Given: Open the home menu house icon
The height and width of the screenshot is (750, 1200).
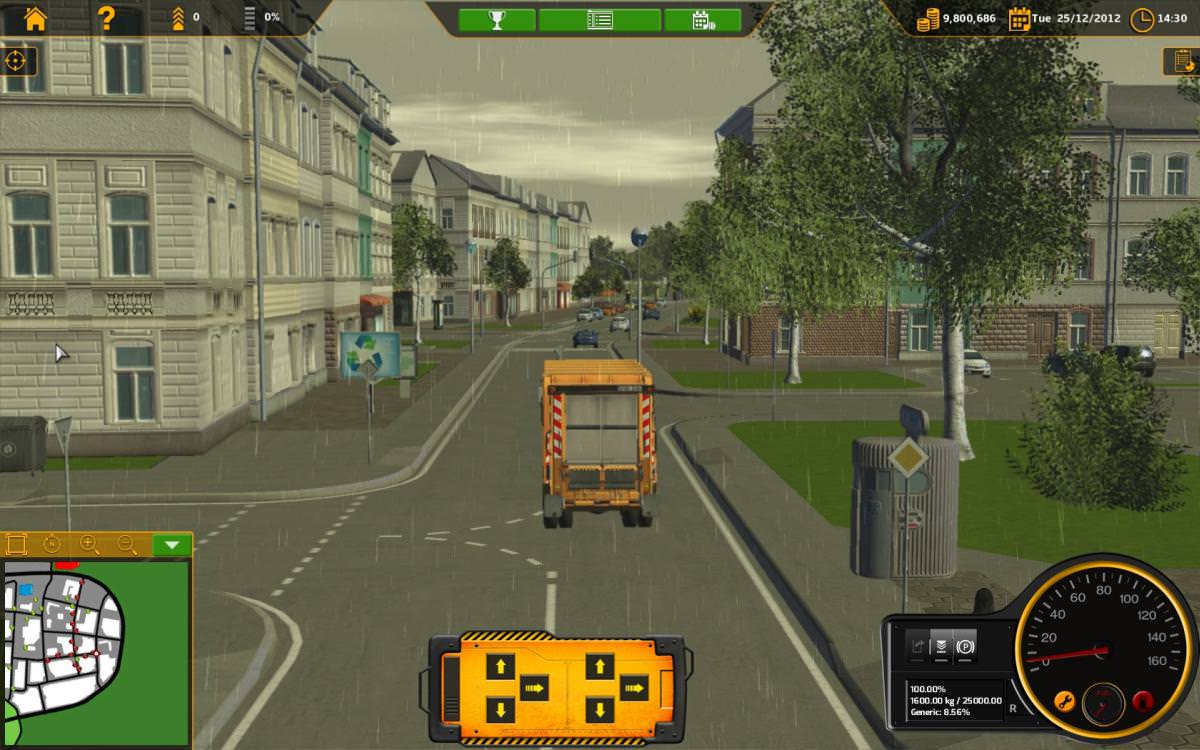Looking at the screenshot, I should pos(35,18).
